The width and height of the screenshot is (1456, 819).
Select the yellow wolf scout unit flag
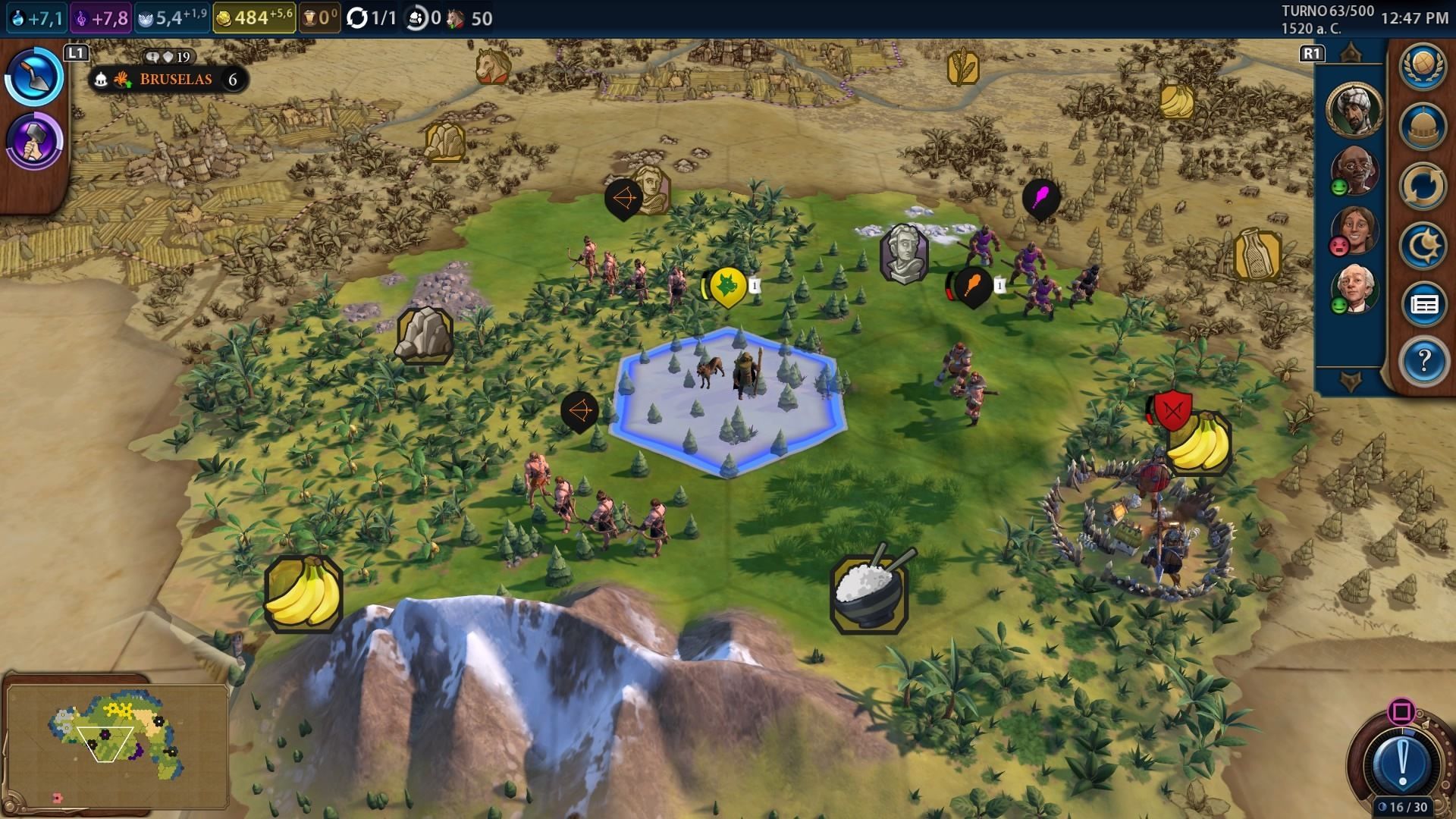[x=728, y=287]
